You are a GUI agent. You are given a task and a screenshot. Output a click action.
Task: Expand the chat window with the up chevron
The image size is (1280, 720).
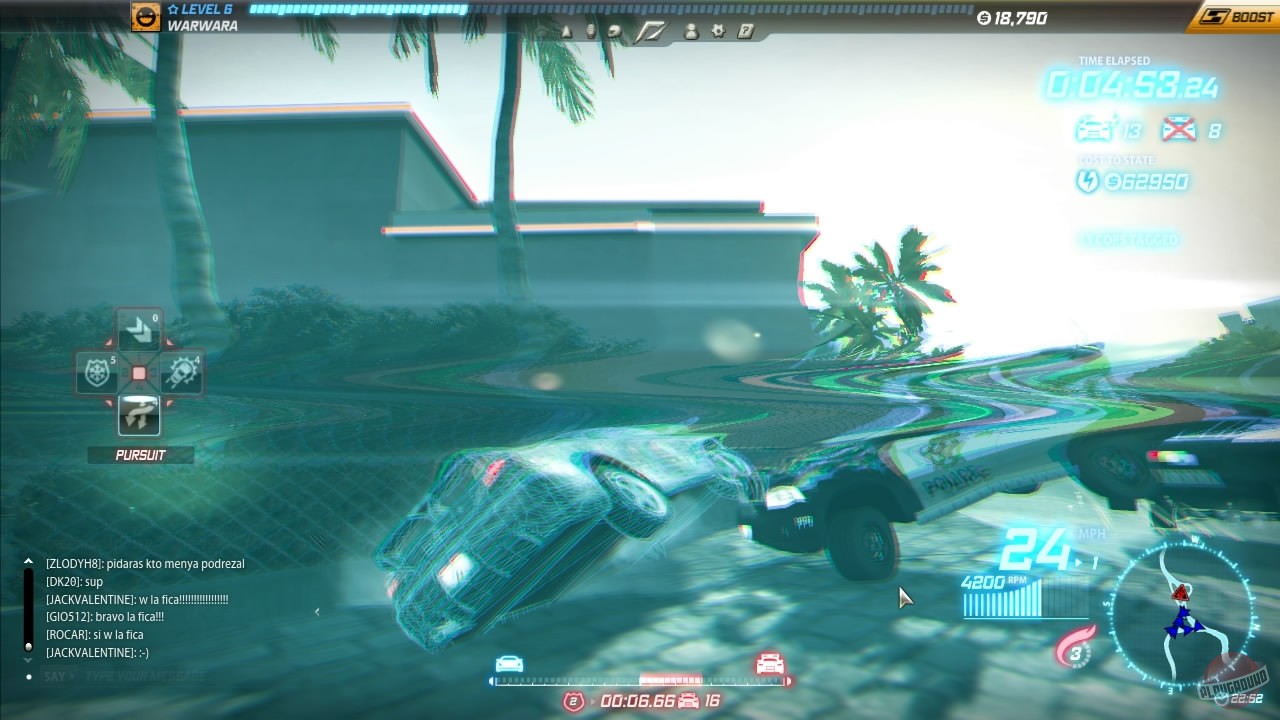[x=28, y=560]
